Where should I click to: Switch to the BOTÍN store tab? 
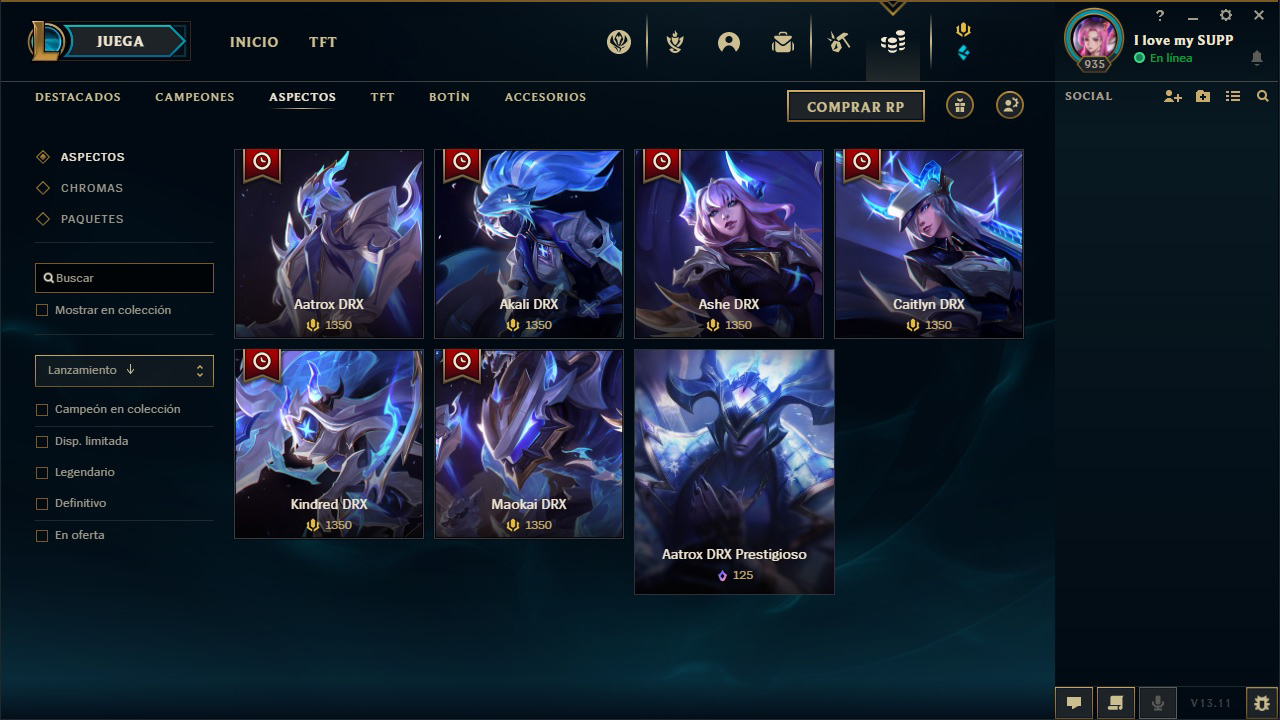[x=450, y=97]
